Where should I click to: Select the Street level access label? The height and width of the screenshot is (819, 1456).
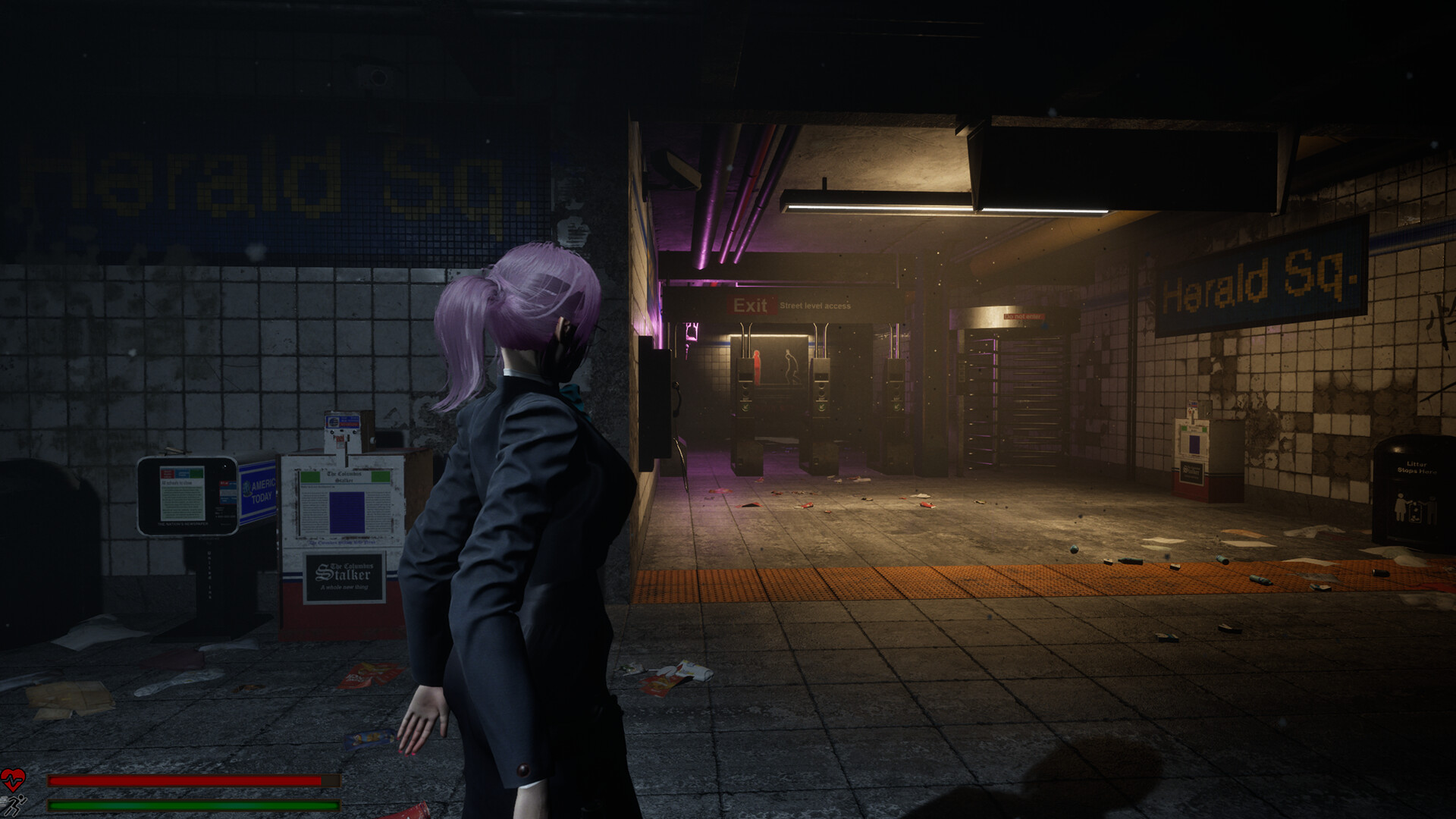pyautogui.click(x=815, y=306)
